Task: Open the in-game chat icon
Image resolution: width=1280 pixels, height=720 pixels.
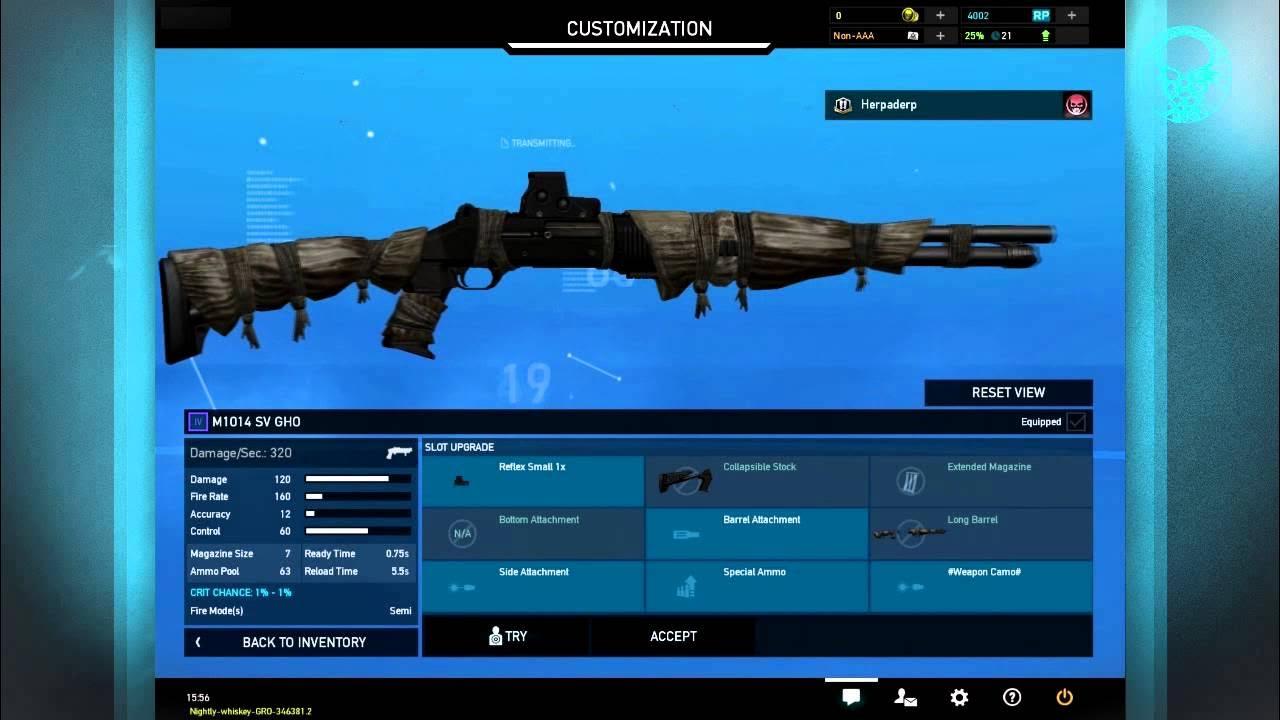Action: [850, 697]
